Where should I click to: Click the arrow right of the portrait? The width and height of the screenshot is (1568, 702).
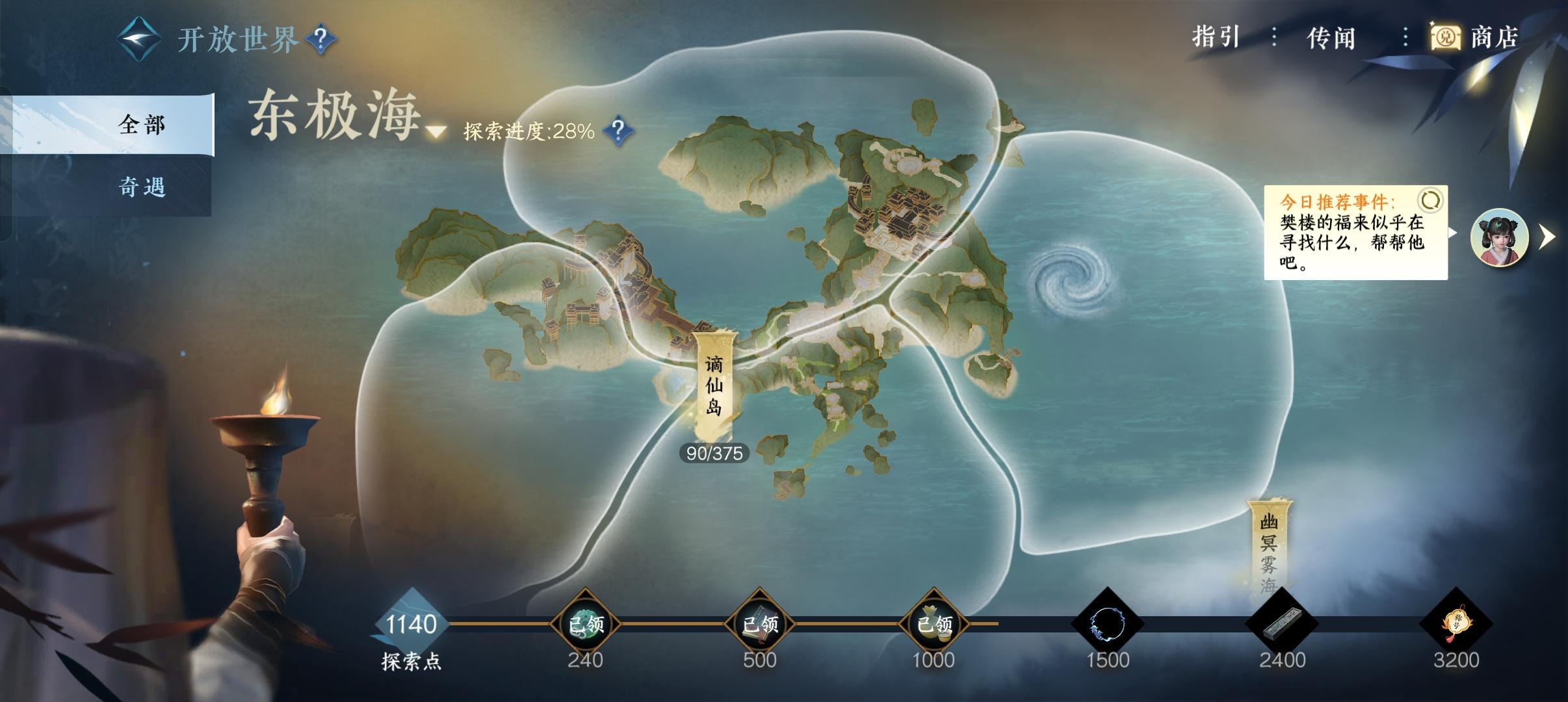tap(1547, 237)
